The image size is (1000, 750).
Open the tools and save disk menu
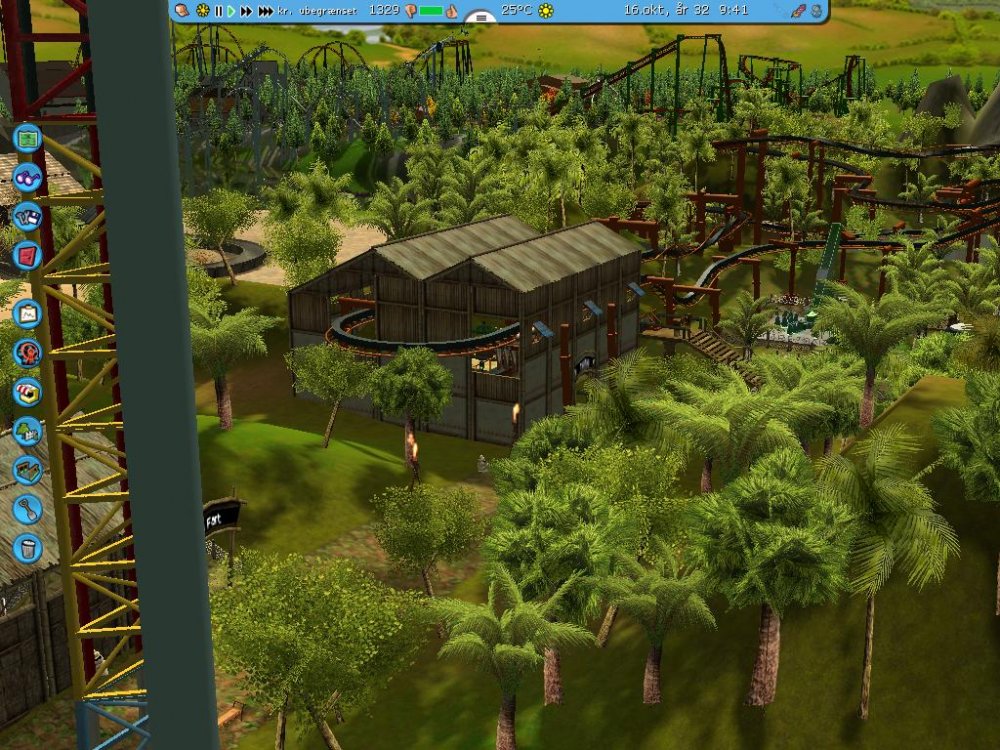pyautogui.click(x=27, y=216)
